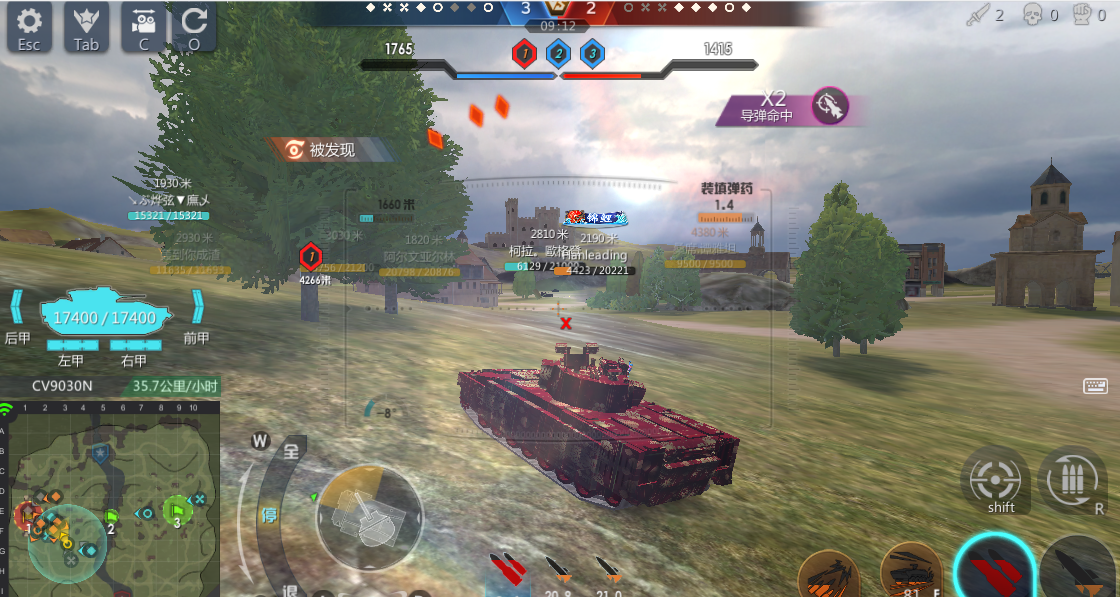Open the battlefield minimap
1120x597 pixels.
[110, 497]
